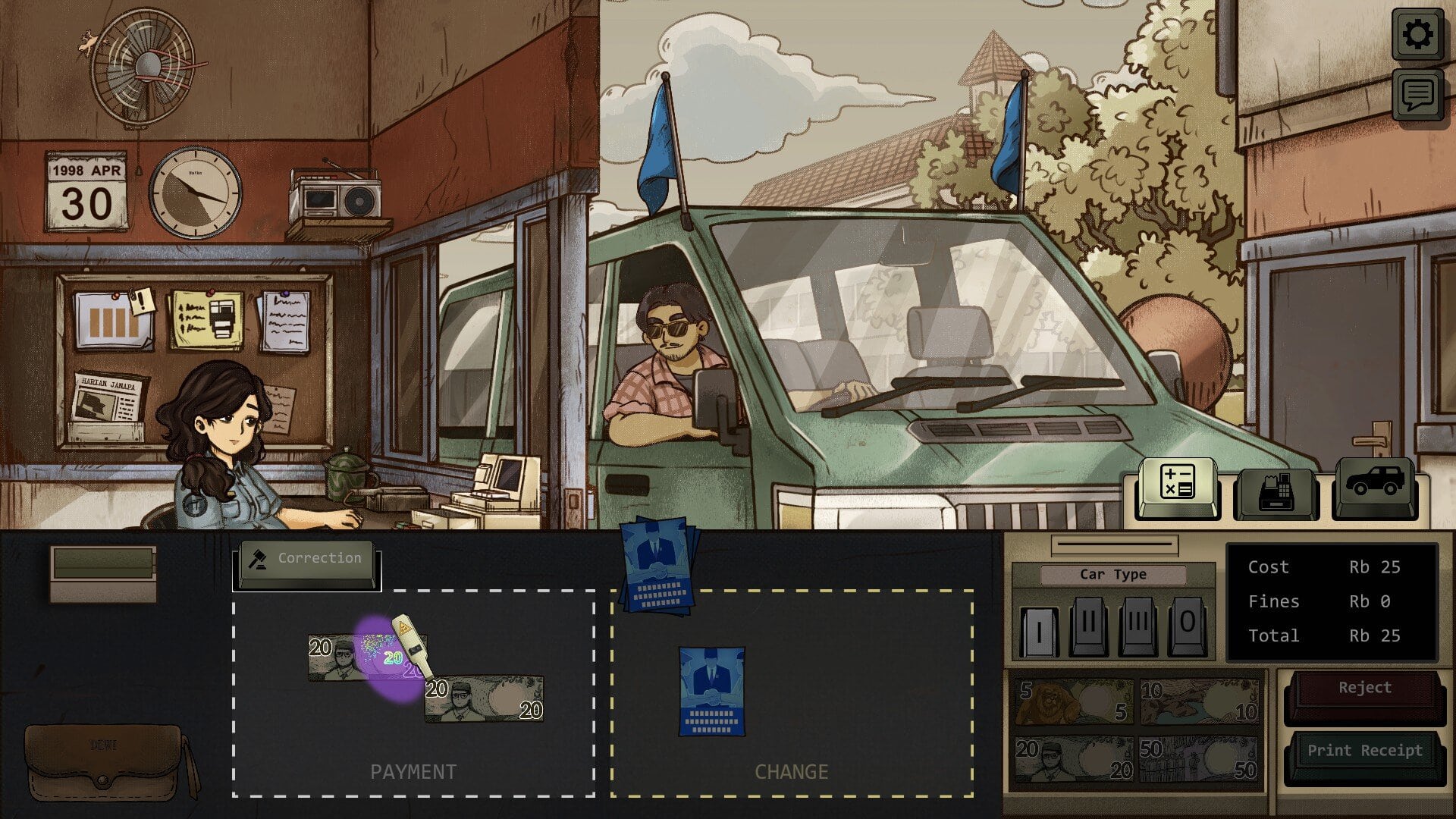This screenshot has width=1456, height=819.
Task: Choose car type III key
Action: click(1137, 626)
